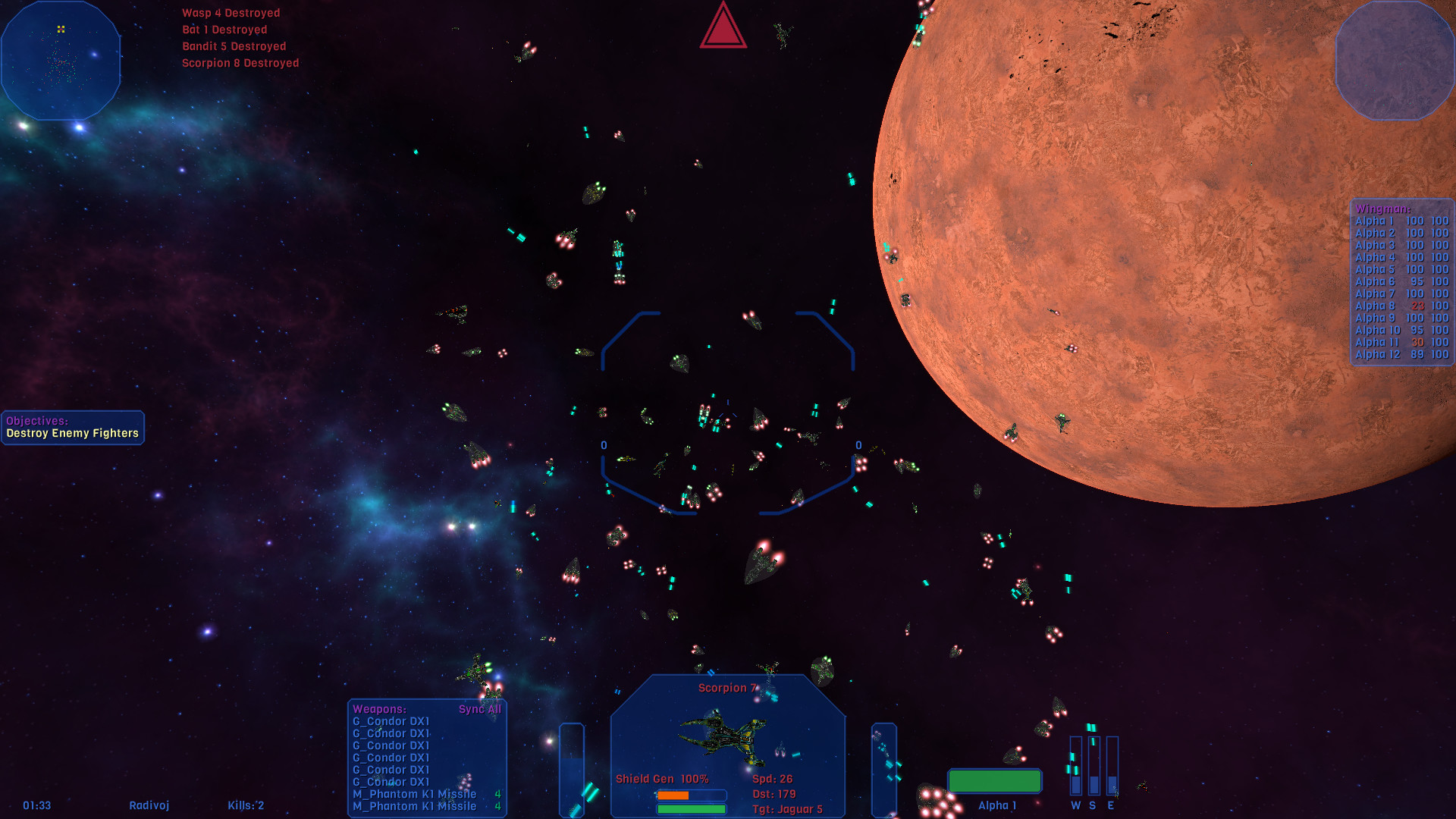Click the green Shield Gen strength bar

pyautogui.click(x=691, y=808)
